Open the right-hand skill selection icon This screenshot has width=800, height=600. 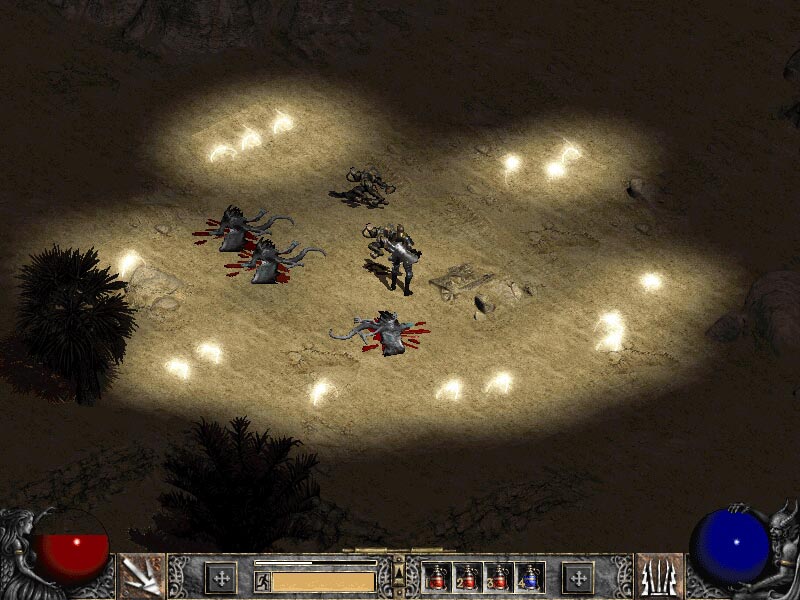(659, 576)
